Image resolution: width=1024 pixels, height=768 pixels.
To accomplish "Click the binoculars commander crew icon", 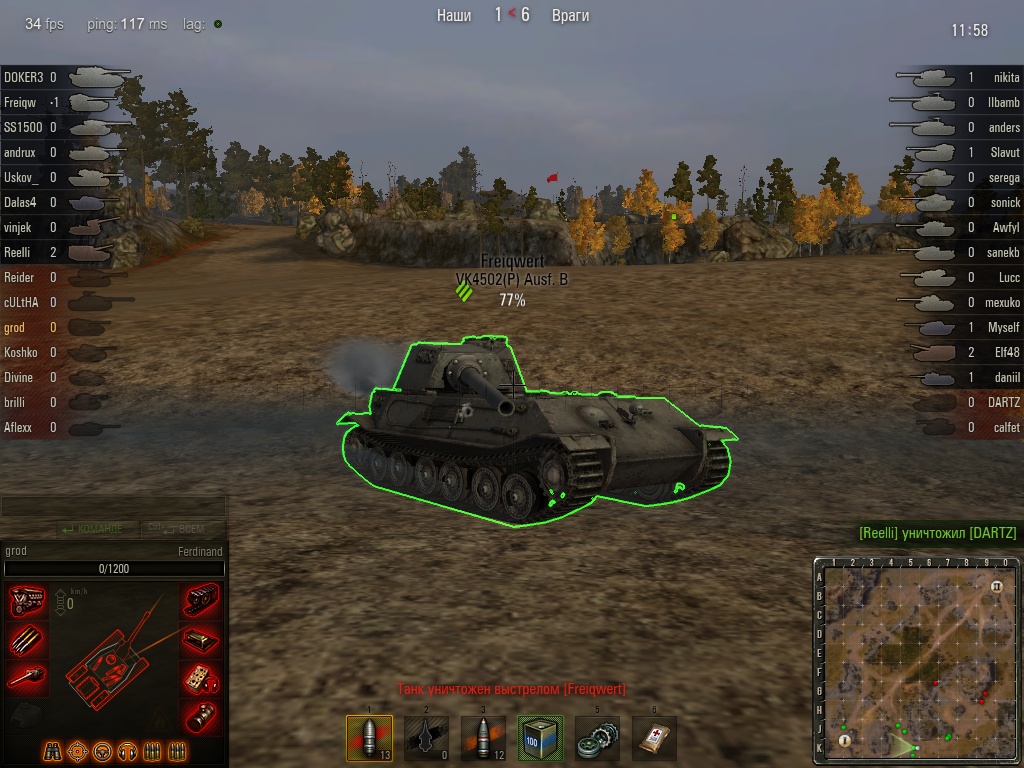I will [54, 750].
